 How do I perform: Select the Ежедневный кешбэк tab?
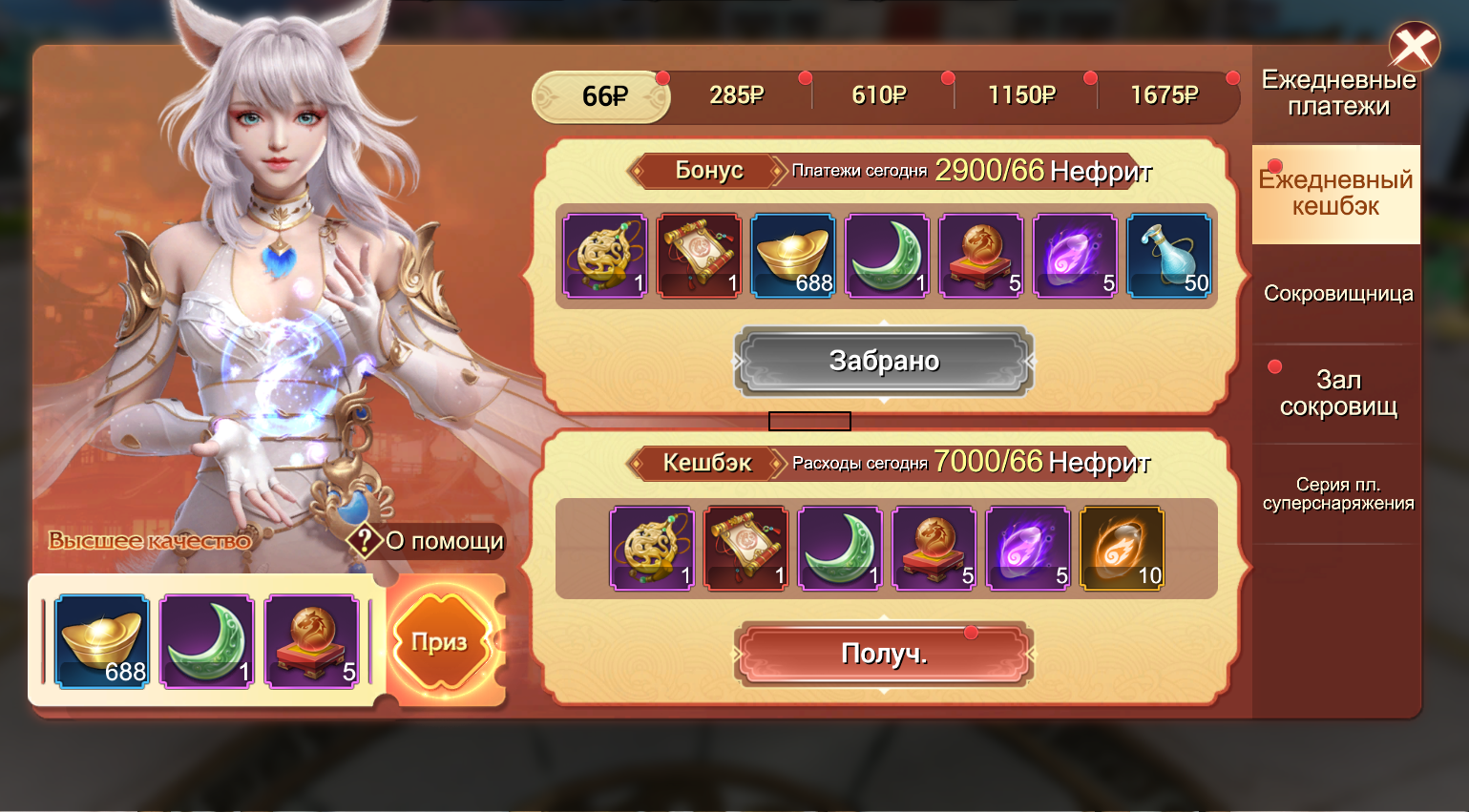pyautogui.click(x=1335, y=194)
